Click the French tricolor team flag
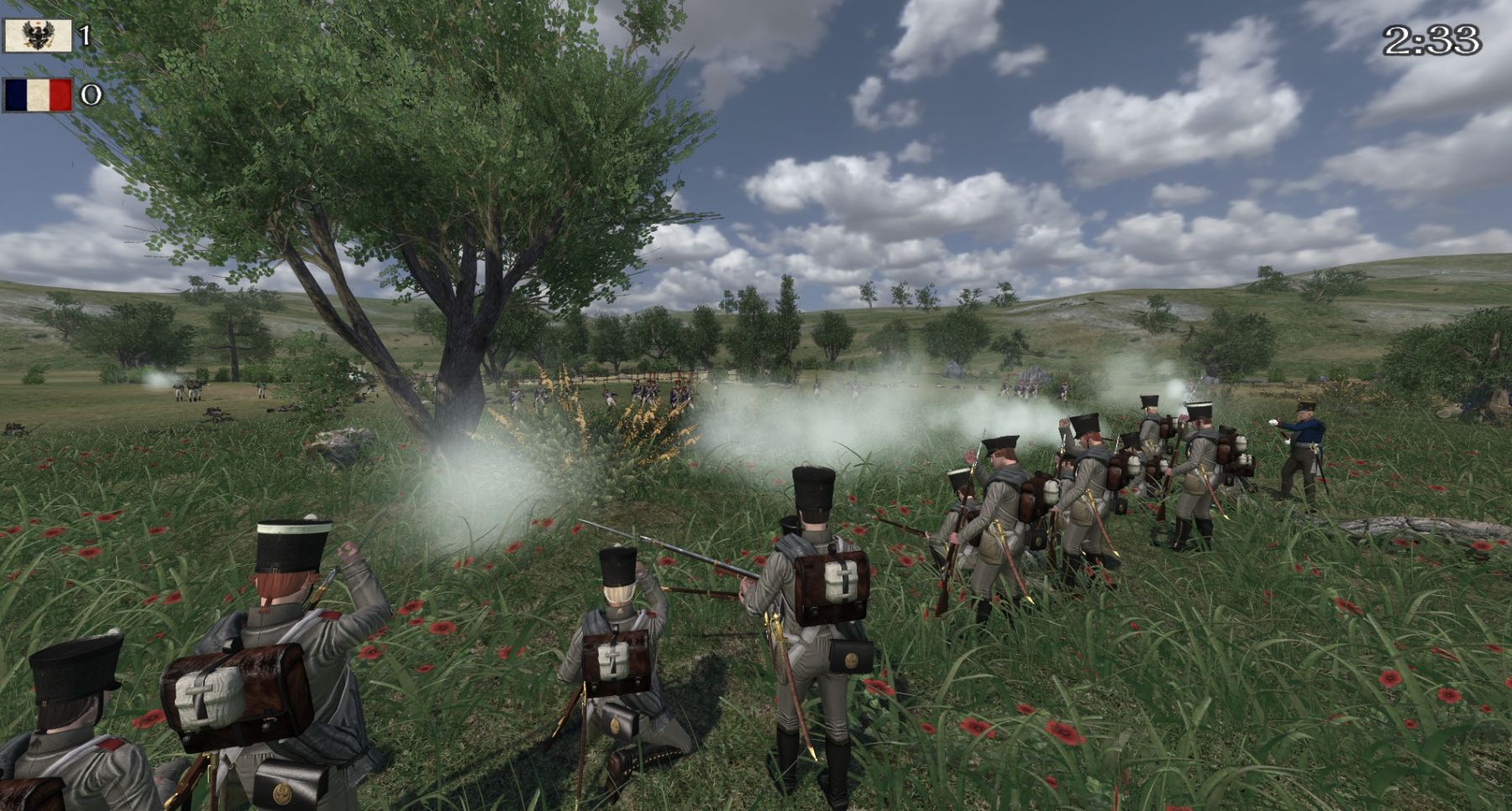The width and height of the screenshot is (1512, 811). pyautogui.click(x=38, y=95)
